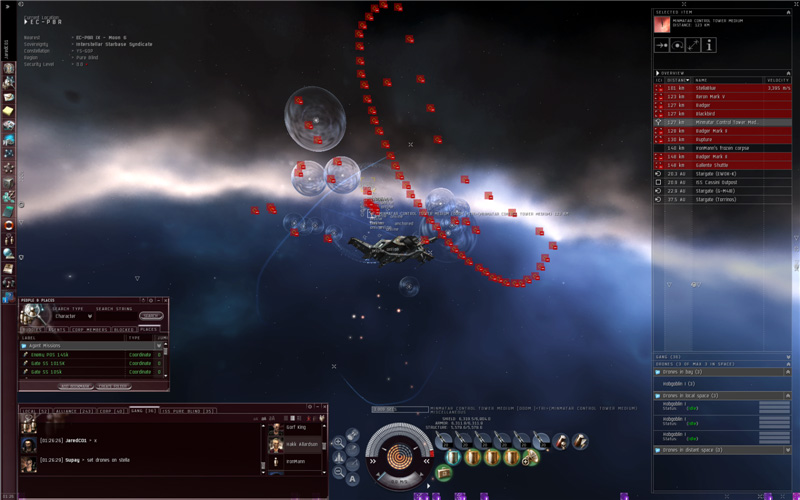800x500 pixels.
Task: Orbit the selected item
Action: [678, 45]
